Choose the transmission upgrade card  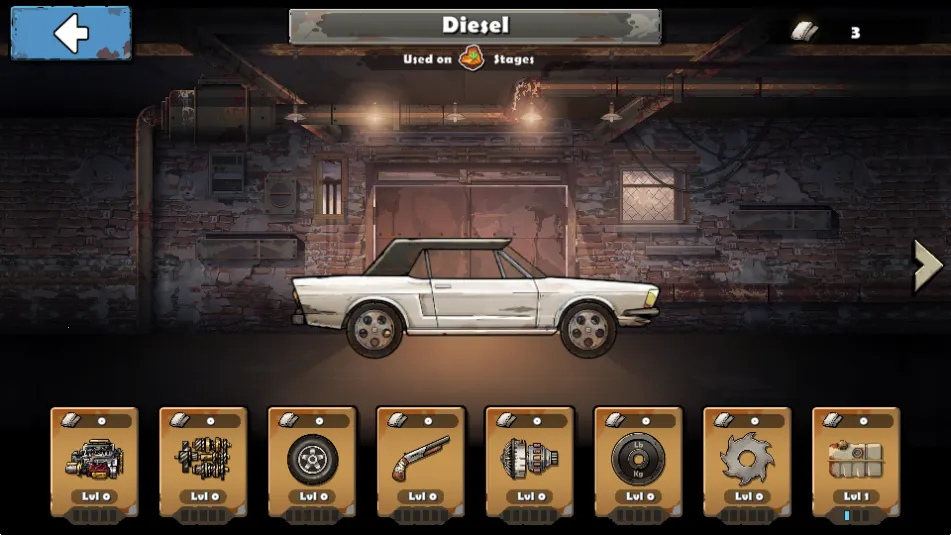203,461
